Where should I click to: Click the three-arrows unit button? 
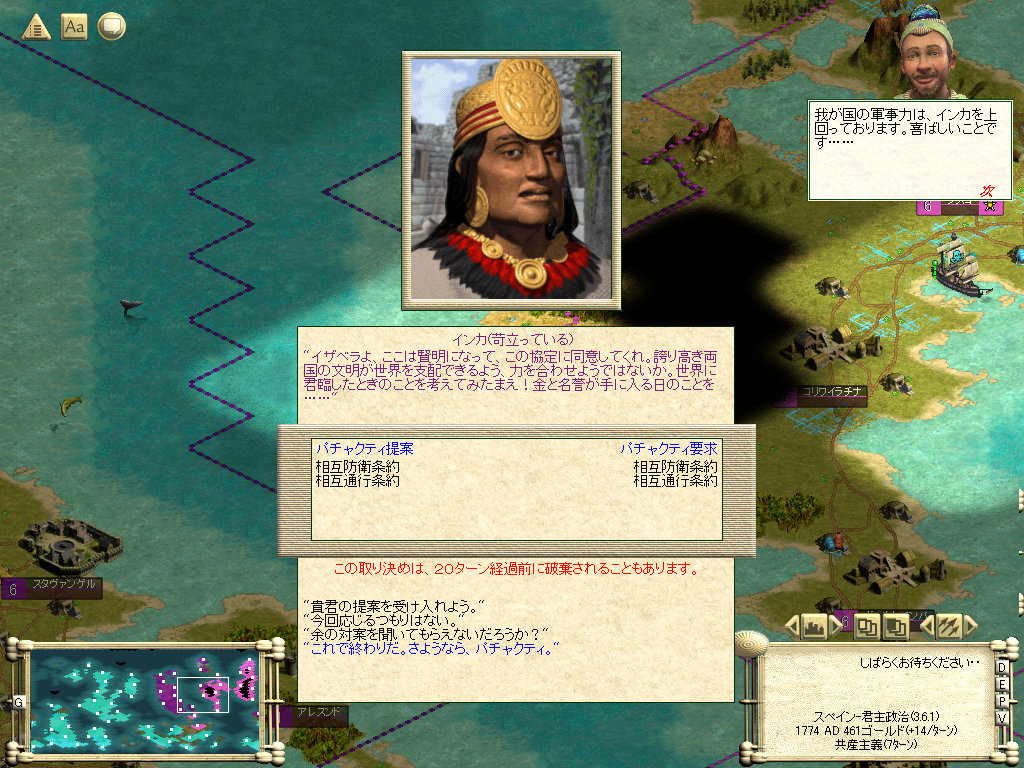click(948, 627)
